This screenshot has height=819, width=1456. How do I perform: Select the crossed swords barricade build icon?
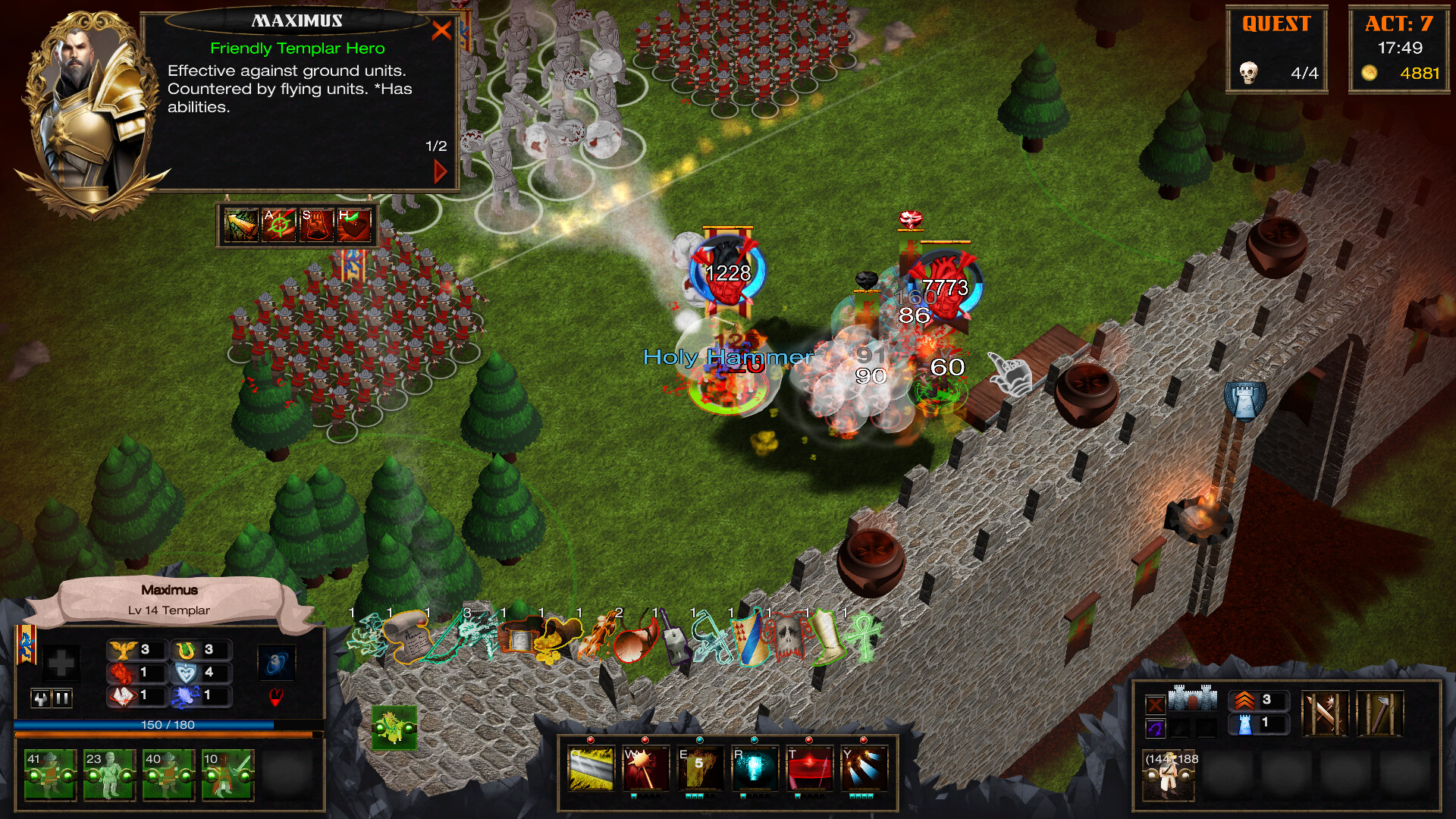click(1326, 714)
